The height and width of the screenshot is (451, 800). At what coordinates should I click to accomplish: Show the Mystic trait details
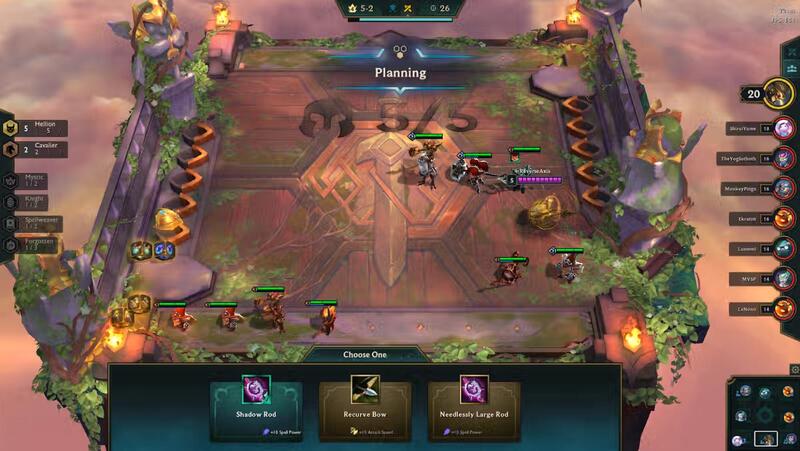[28, 180]
